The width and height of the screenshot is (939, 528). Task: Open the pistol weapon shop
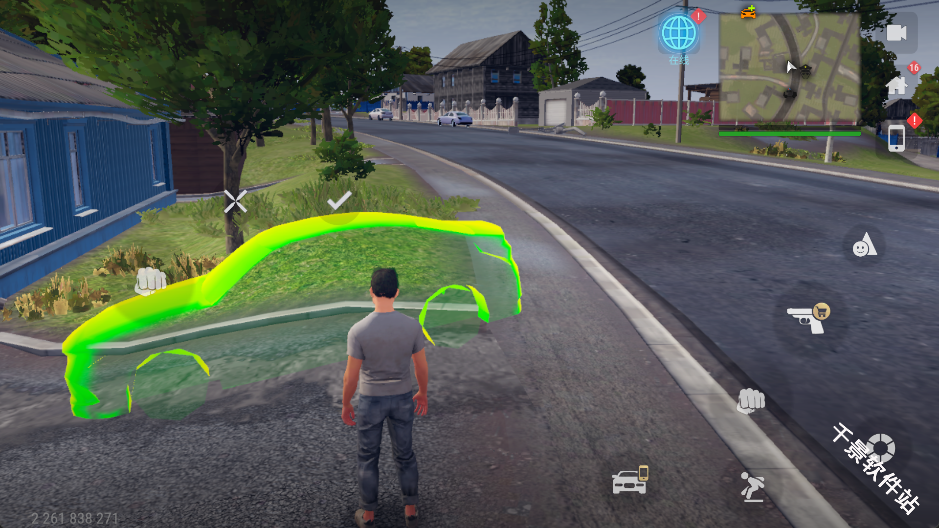point(808,317)
